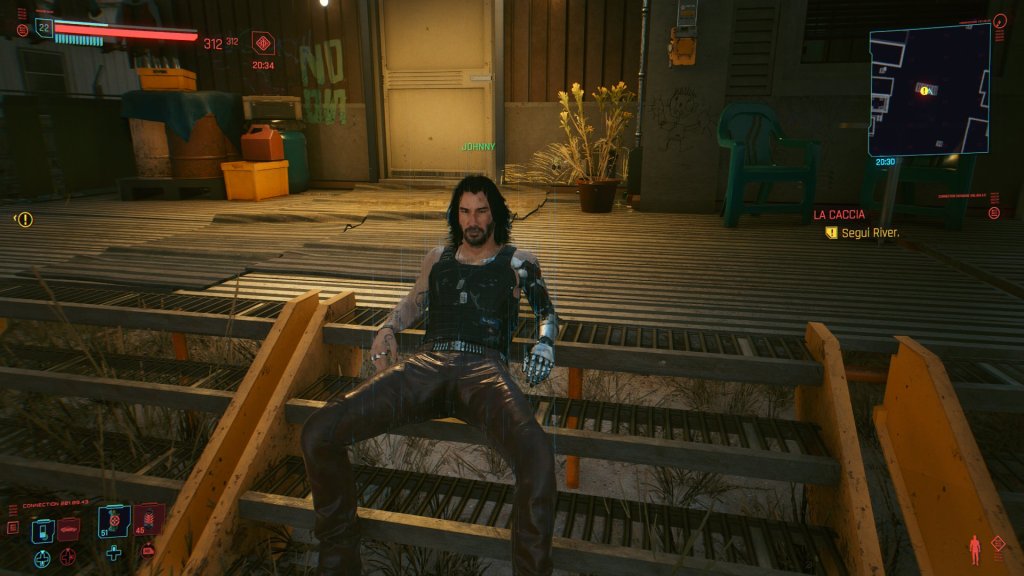Select the grenade slot showing 51
Image resolution: width=1024 pixels, height=576 pixels.
tap(112, 521)
